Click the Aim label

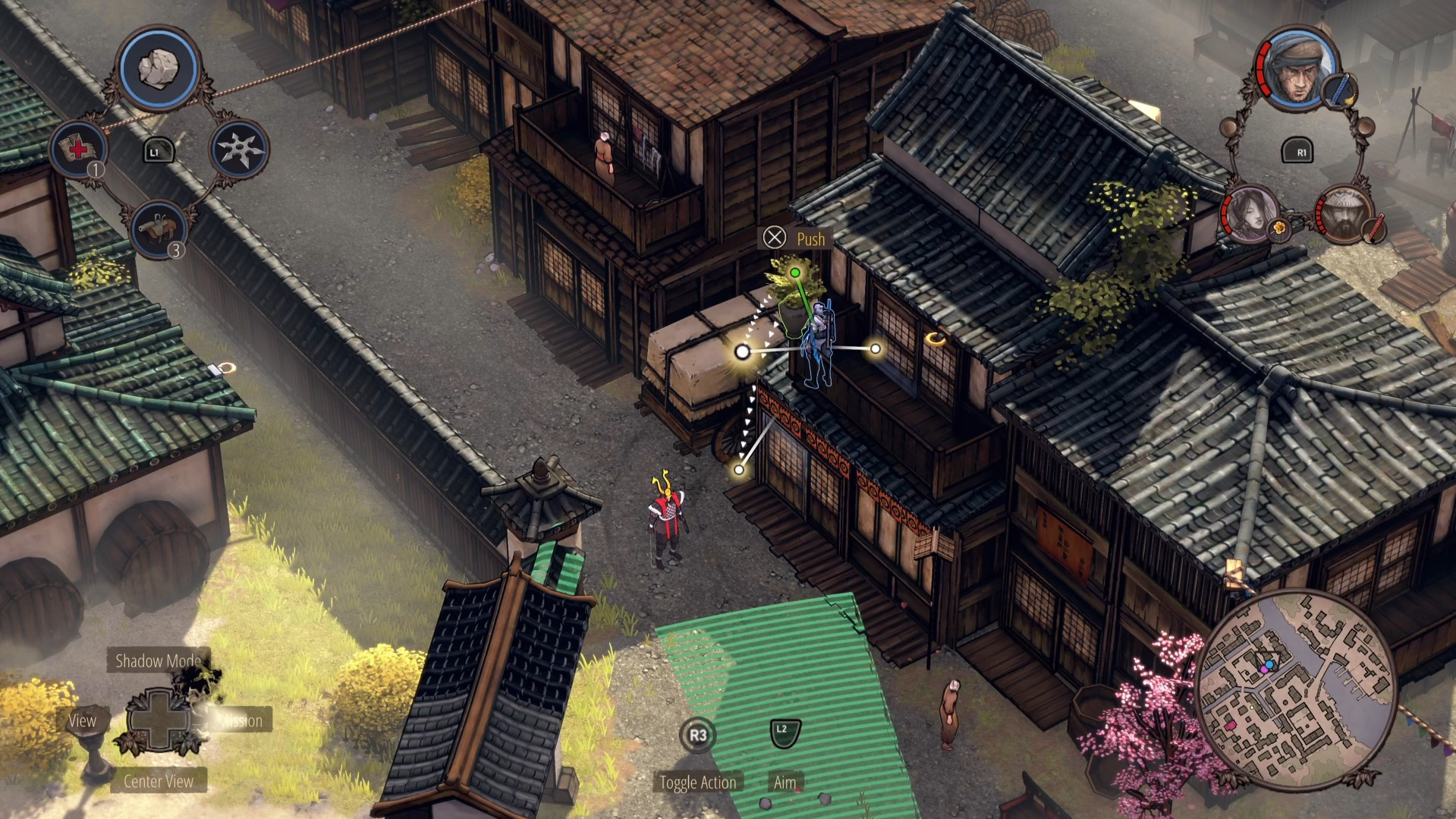785,783
